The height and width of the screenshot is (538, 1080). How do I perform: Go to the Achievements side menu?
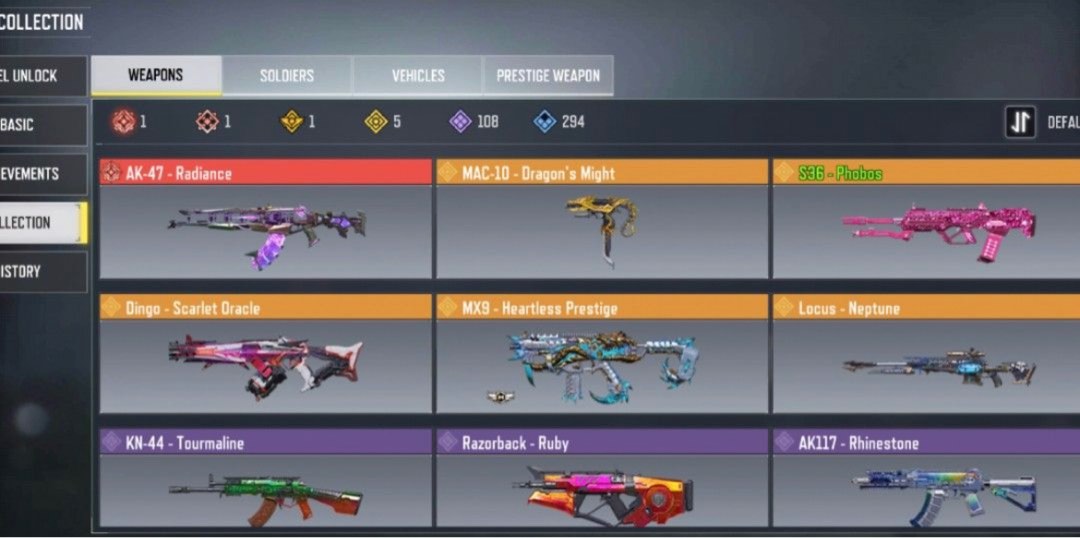[42, 174]
